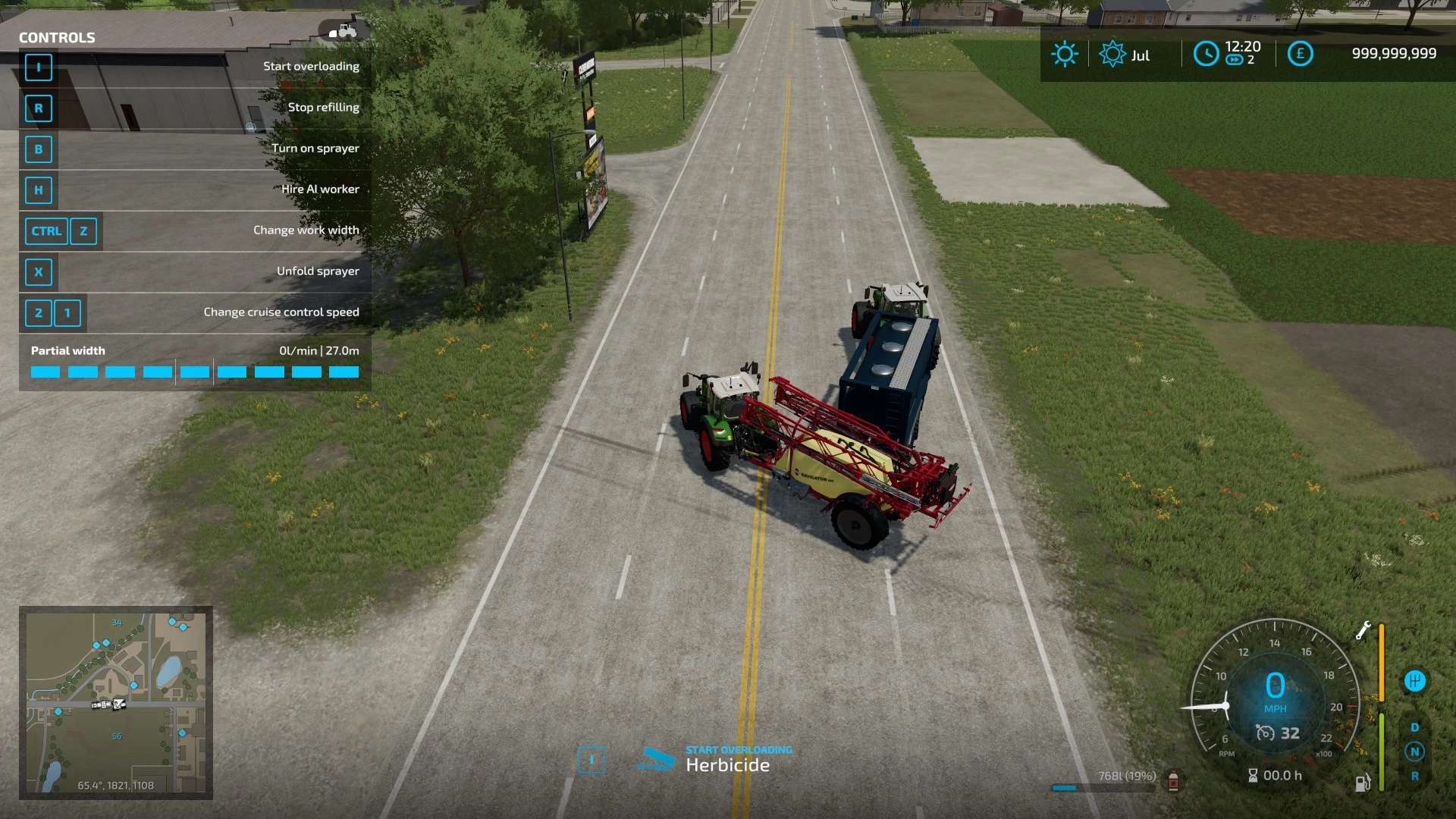The image size is (1456, 819).
Task: Select the D drive gear indicator
Action: (1414, 727)
